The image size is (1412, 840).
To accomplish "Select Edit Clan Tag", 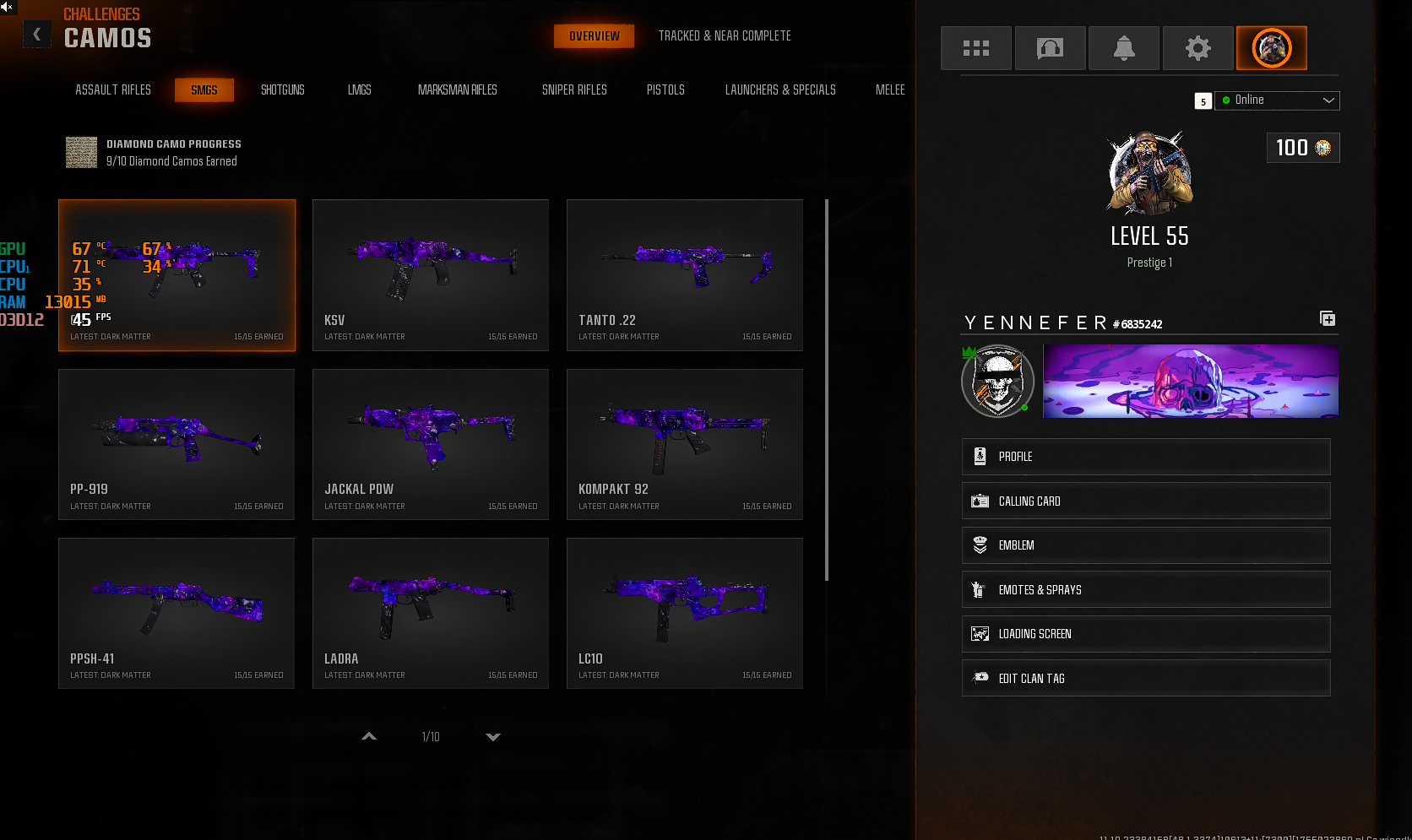I will pyautogui.click(x=1146, y=679).
